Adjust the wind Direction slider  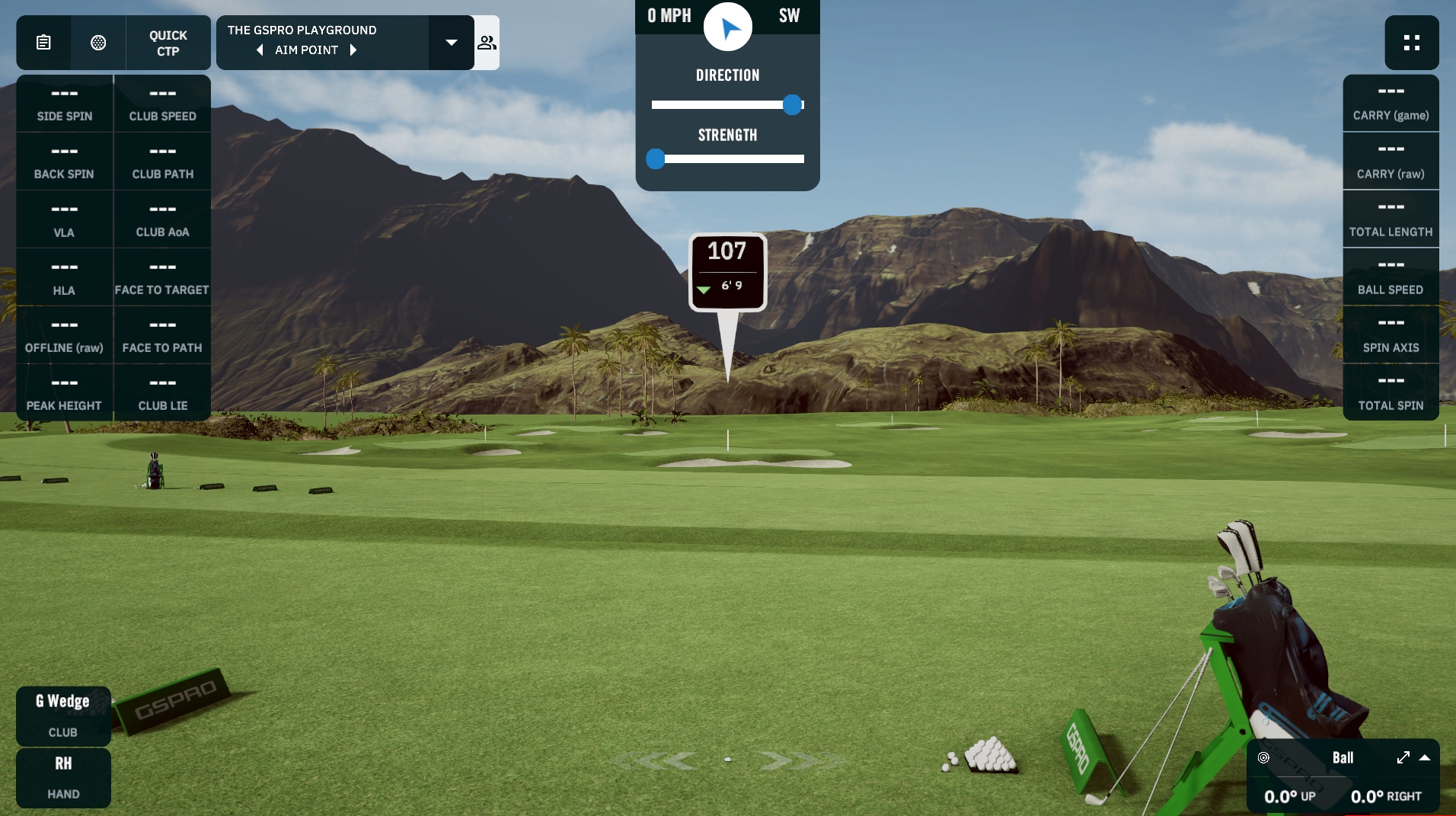pos(792,105)
